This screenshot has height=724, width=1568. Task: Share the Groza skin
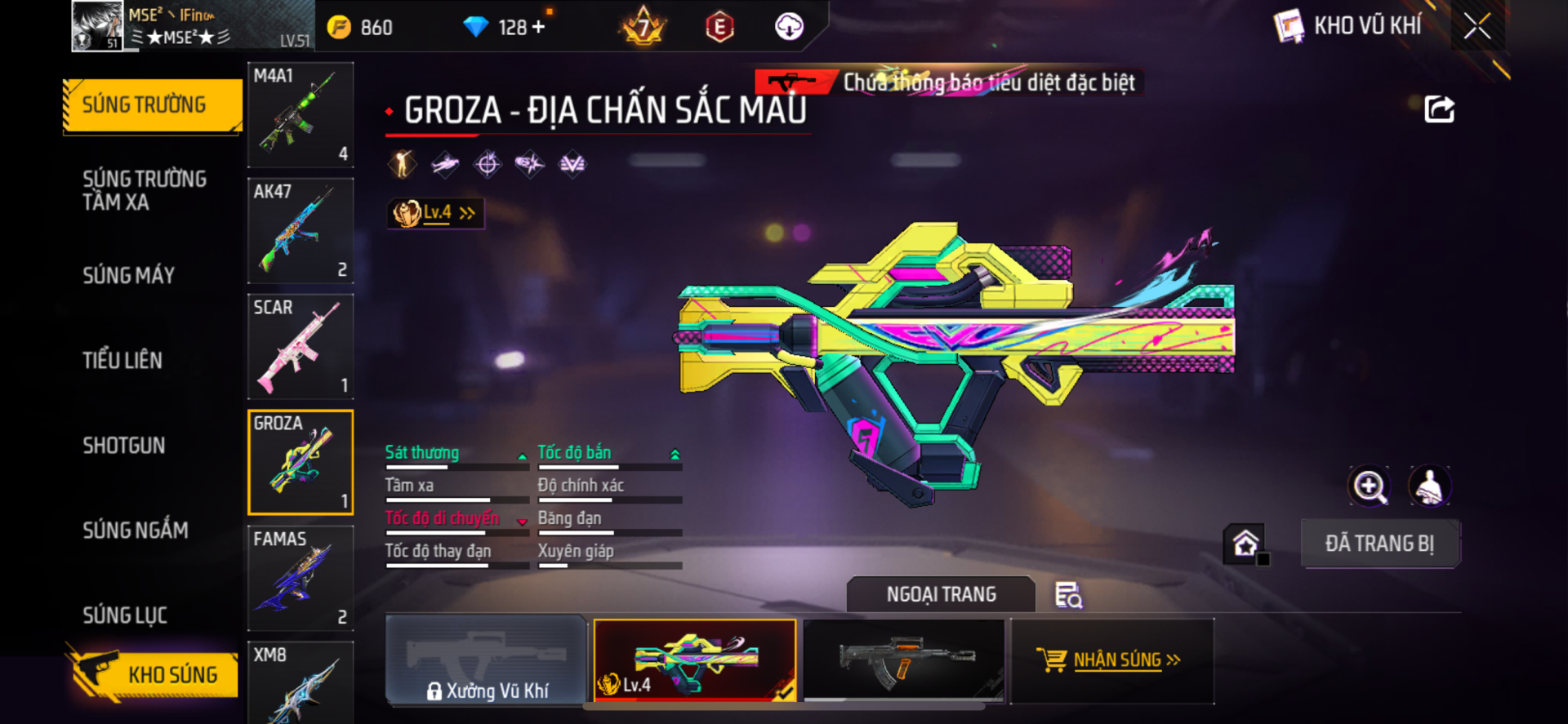pos(1439,109)
